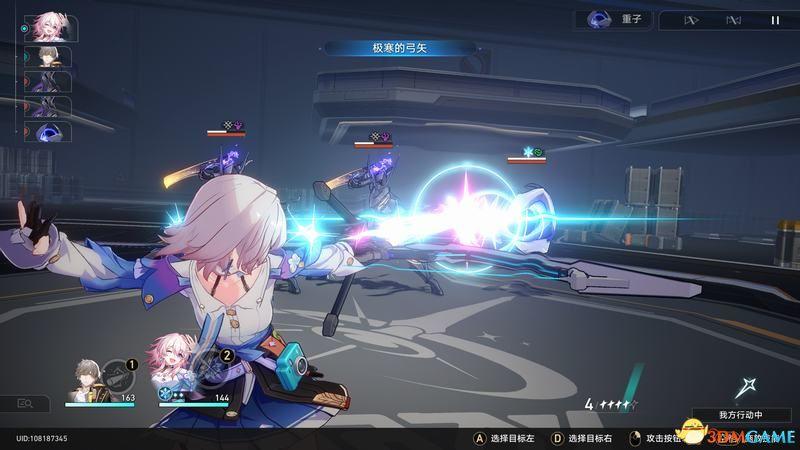This screenshot has height=450, width=800.
Task: Toggle the double-speed battle button
Action: (691, 19)
